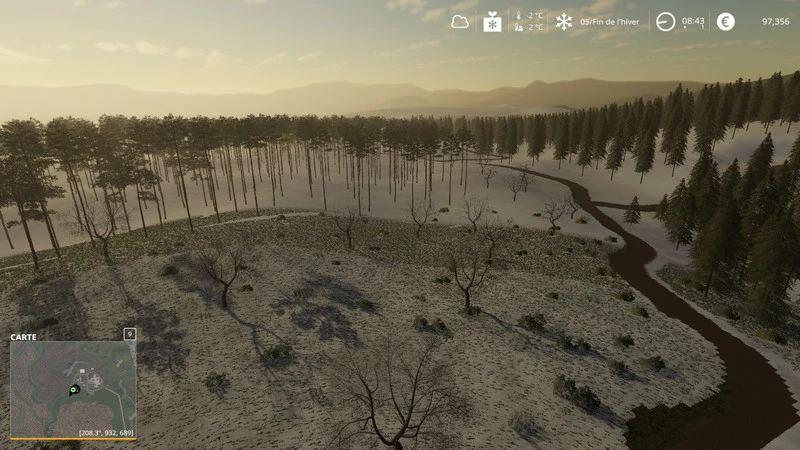This screenshot has height=450, width=800.
Task: Select the clock time icon
Action: pyautogui.click(x=665, y=21)
